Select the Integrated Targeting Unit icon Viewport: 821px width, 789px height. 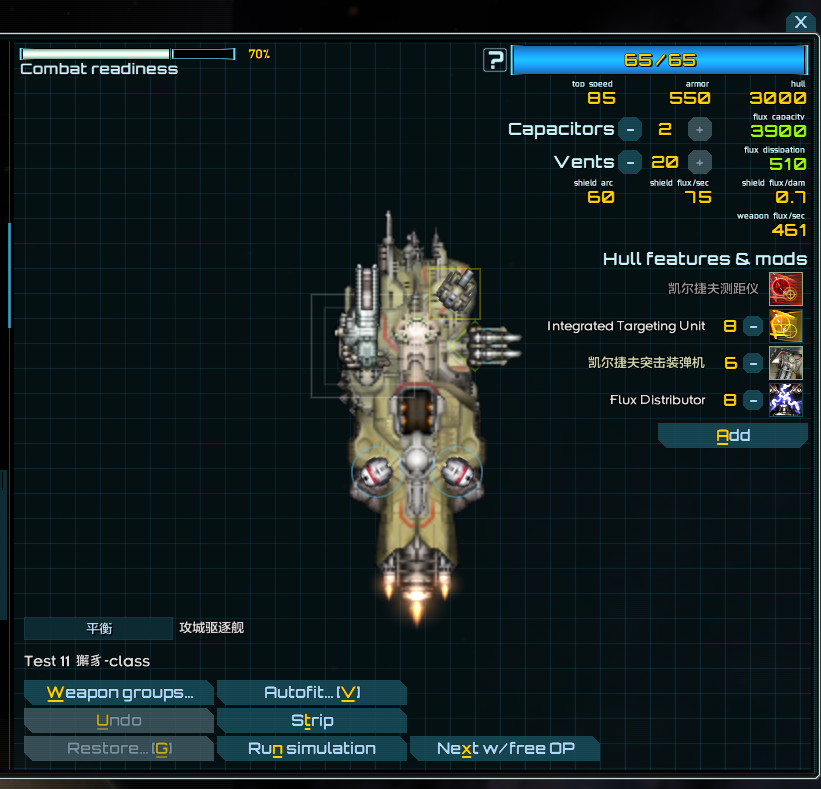pos(786,326)
